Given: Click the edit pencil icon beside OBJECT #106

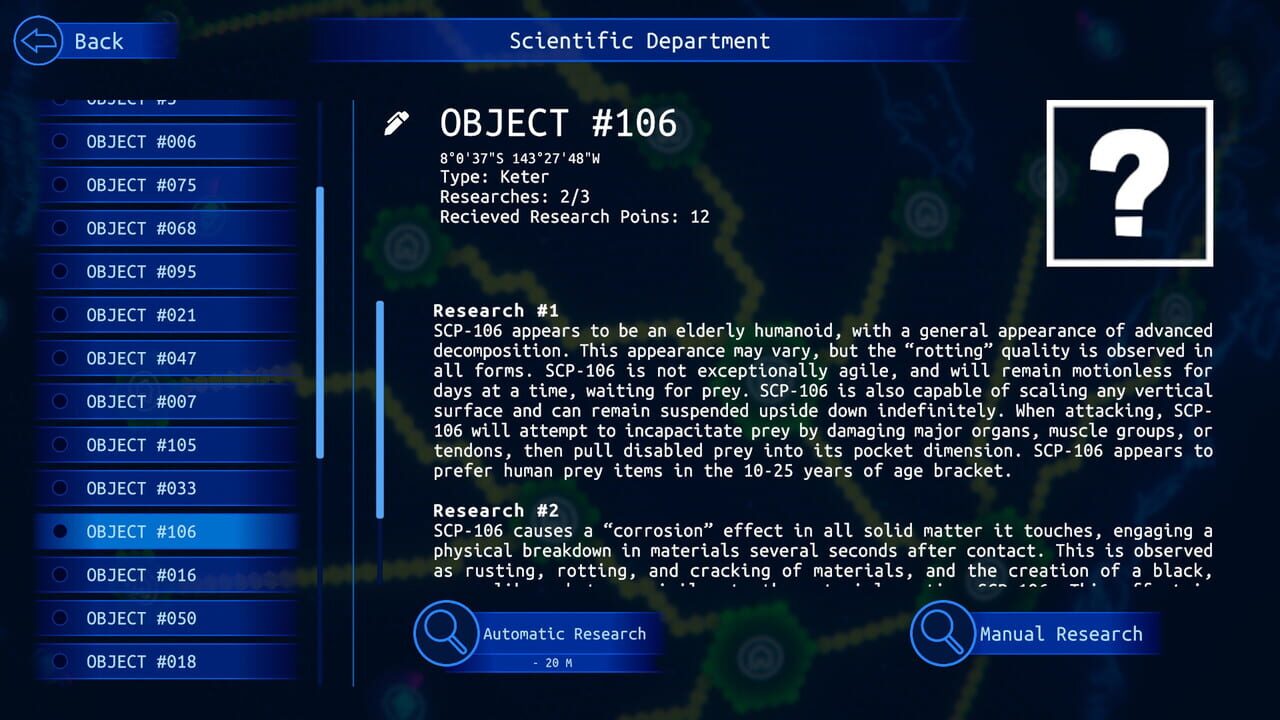Looking at the screenshot, I should pyautogui.click(x=396, y=121).
